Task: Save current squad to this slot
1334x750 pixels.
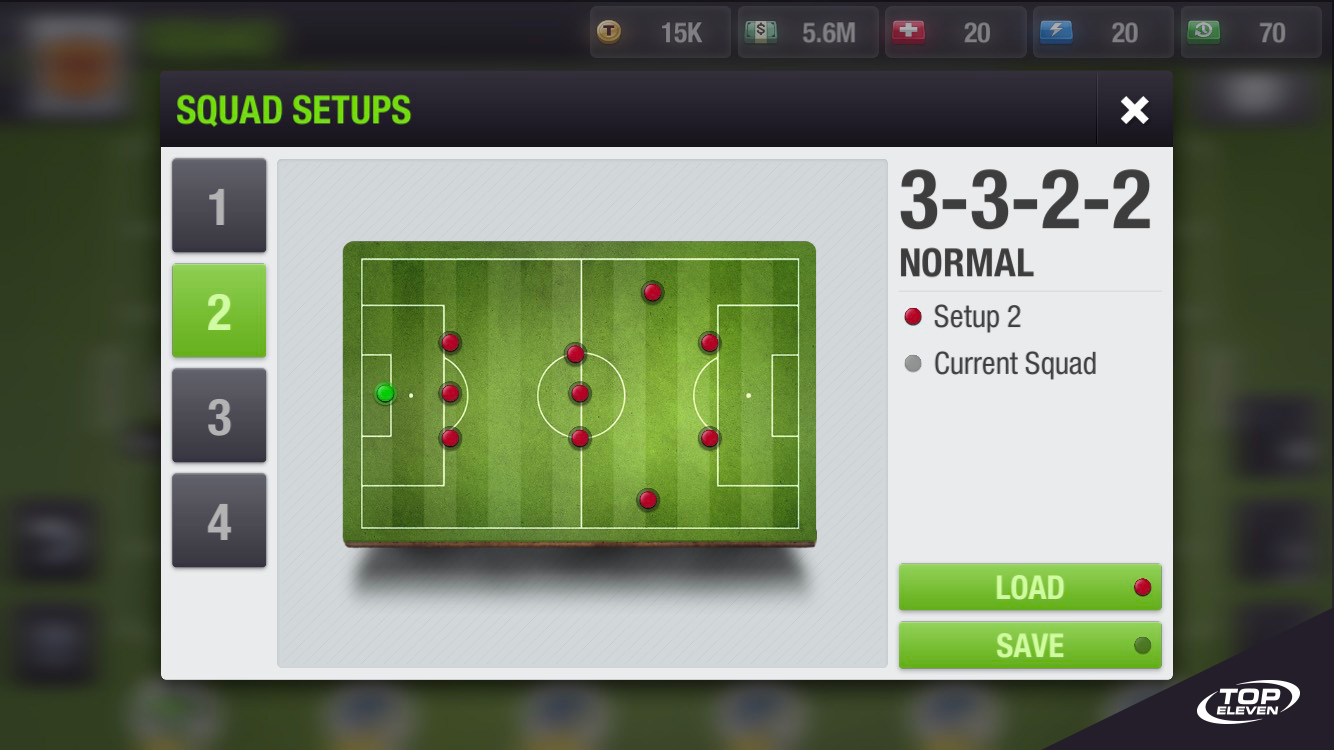Action: point(1030,645)
